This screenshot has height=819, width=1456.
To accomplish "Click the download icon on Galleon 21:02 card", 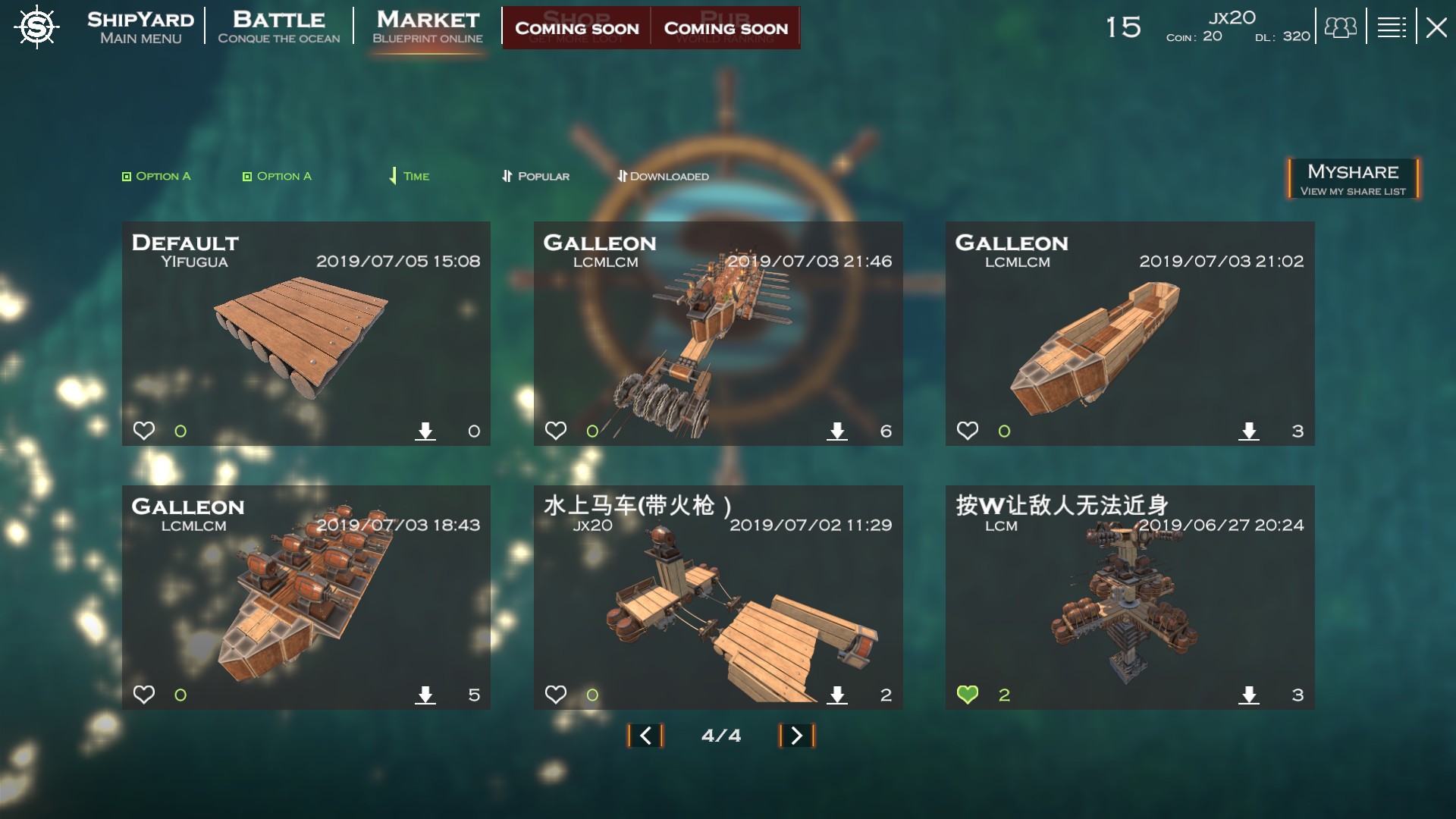I will click(x=1250, y=430).
